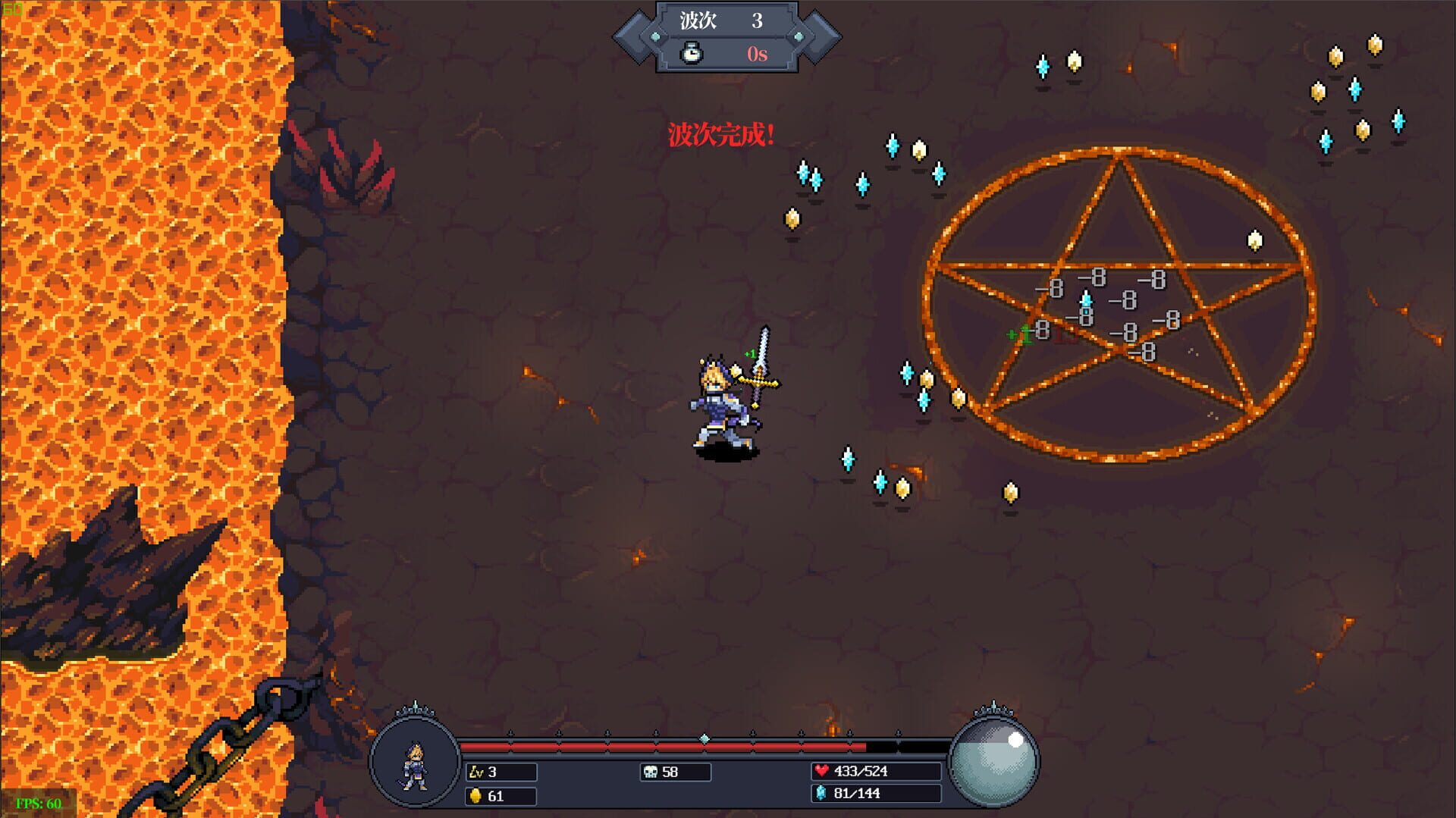This screenshot has height=818, width=1456.
Task: Click the clock timer icon in the wave panel
Action: point(690,54)
